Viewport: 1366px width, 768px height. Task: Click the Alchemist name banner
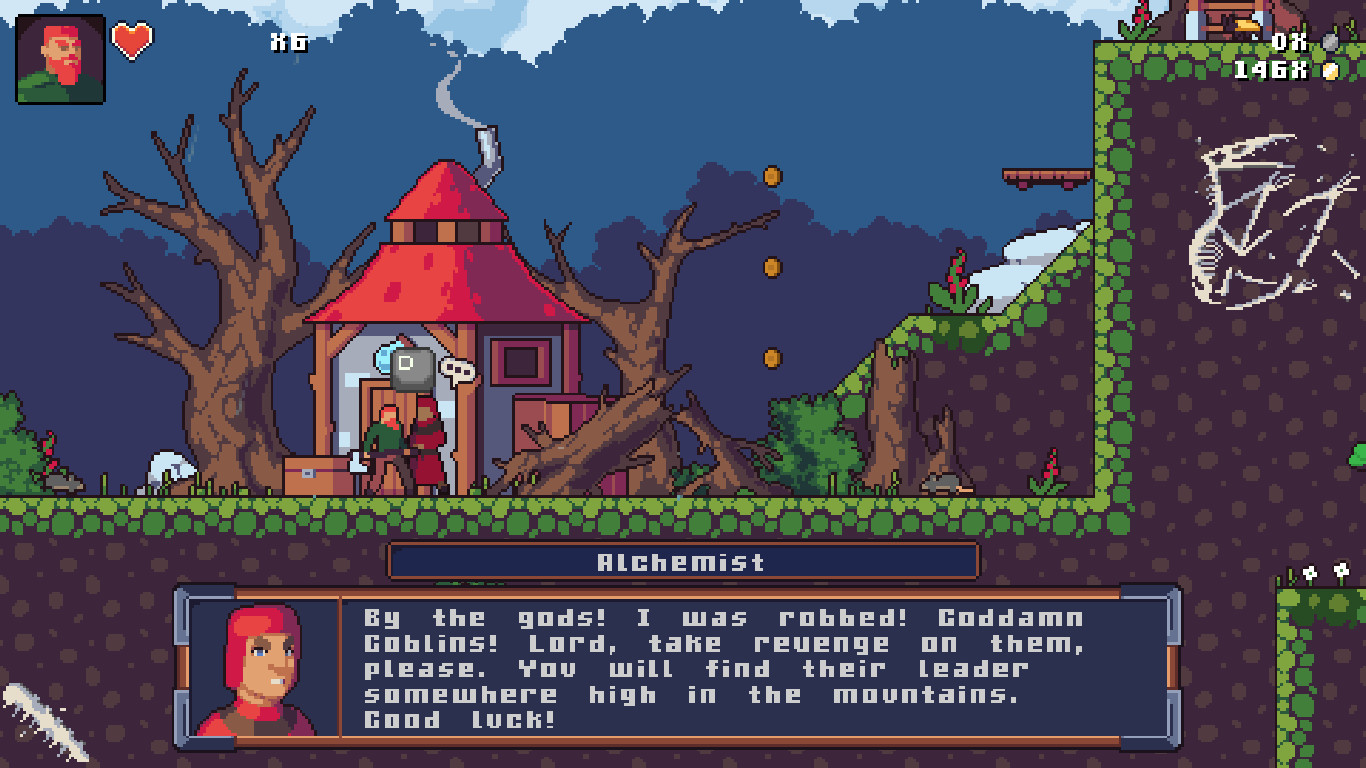(x=683, y=561)
